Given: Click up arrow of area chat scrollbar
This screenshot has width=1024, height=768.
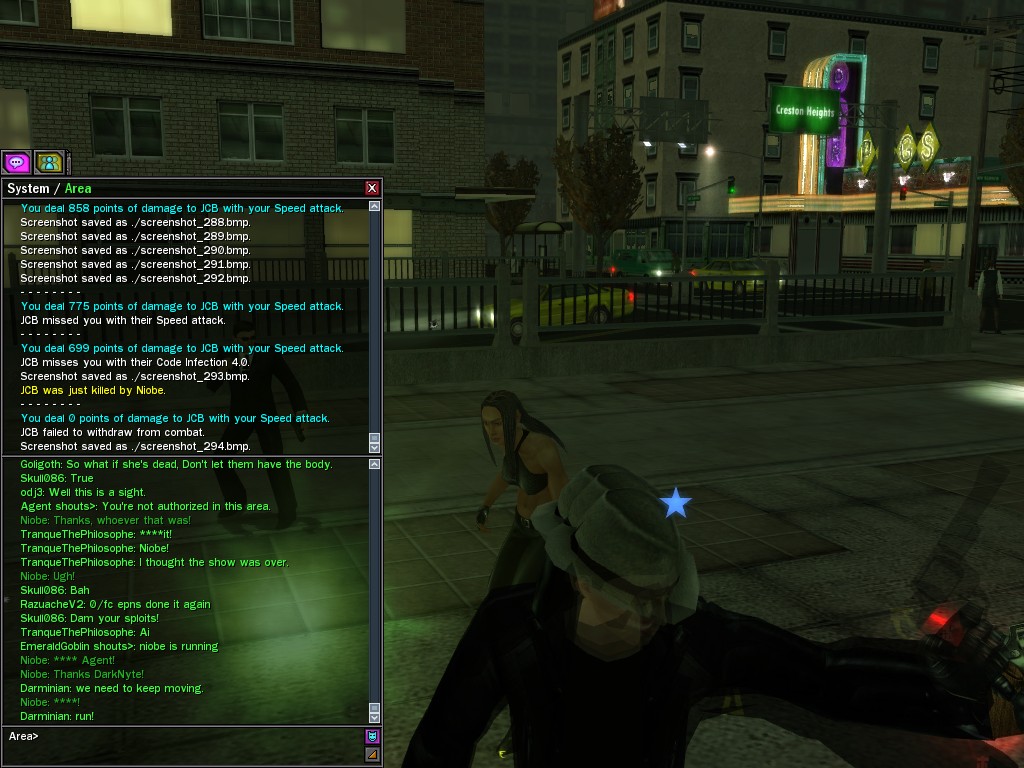Looking at the screenshot, I should pos(374,464).
